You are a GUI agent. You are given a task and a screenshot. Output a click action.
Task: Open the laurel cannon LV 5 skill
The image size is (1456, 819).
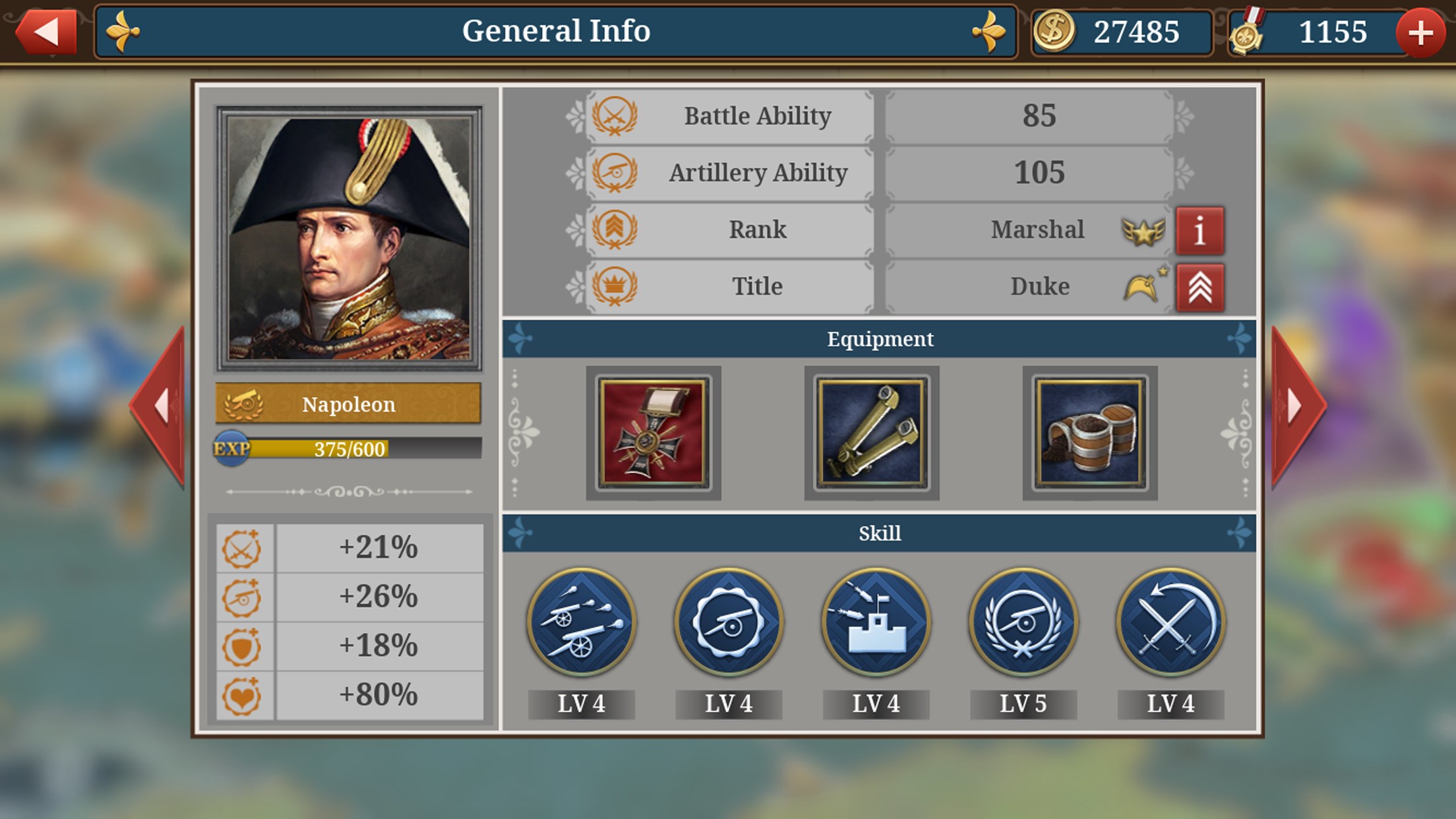pos(1023,622)
